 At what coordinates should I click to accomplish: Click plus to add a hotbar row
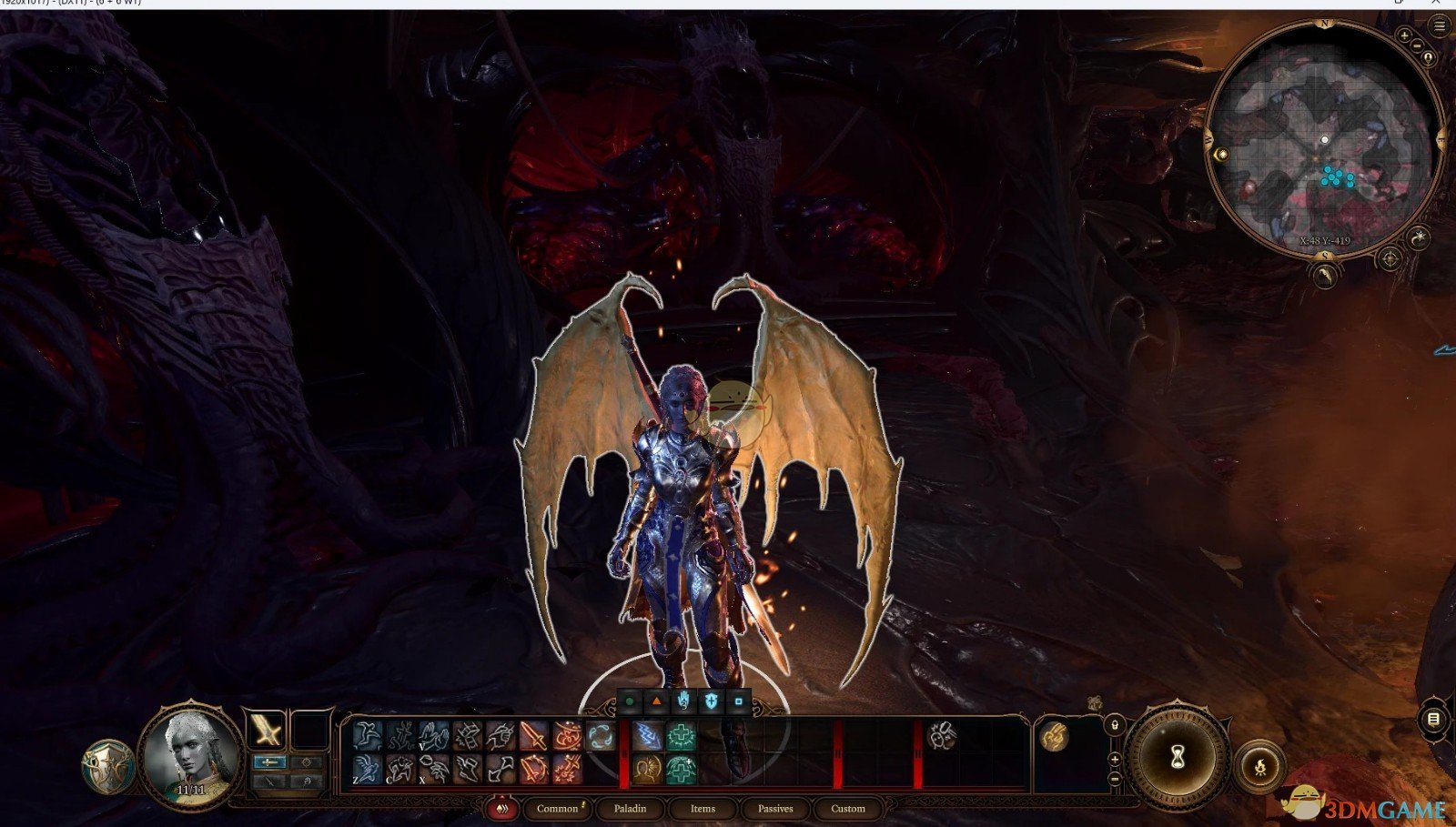click(1115, 759)
